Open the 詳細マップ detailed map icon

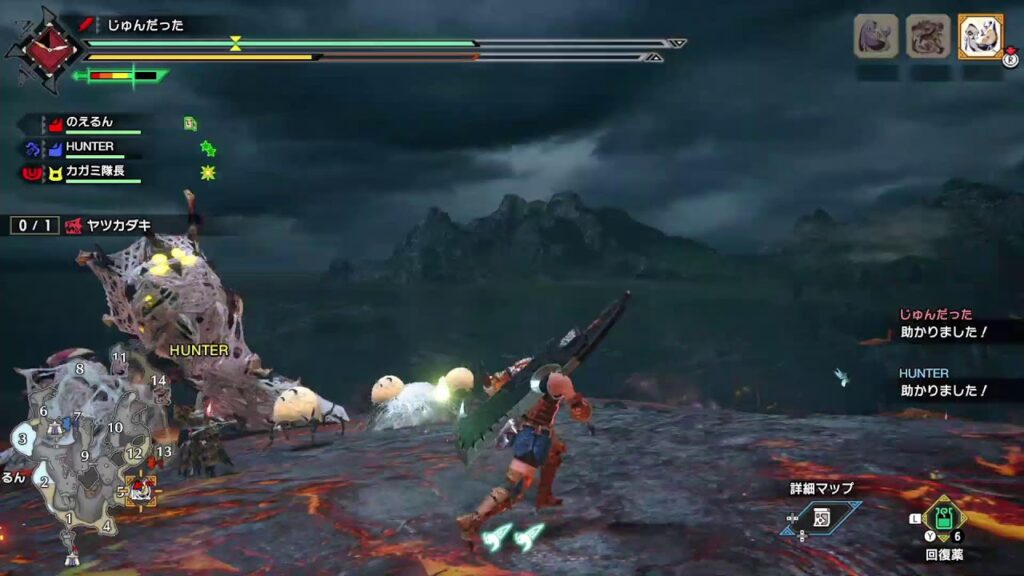coord(823,516)
